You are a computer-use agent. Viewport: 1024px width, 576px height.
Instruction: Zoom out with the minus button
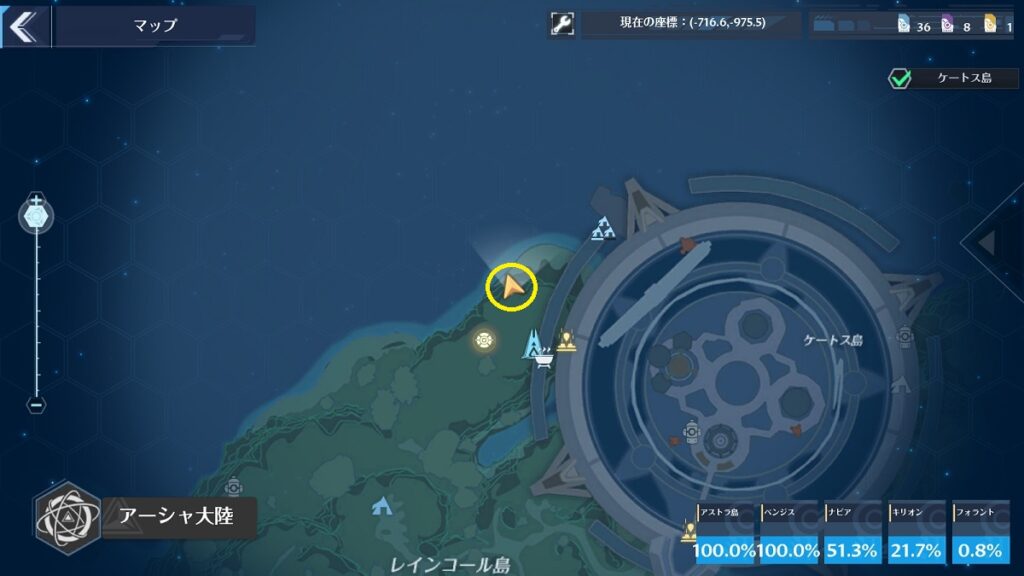(36, 405)
